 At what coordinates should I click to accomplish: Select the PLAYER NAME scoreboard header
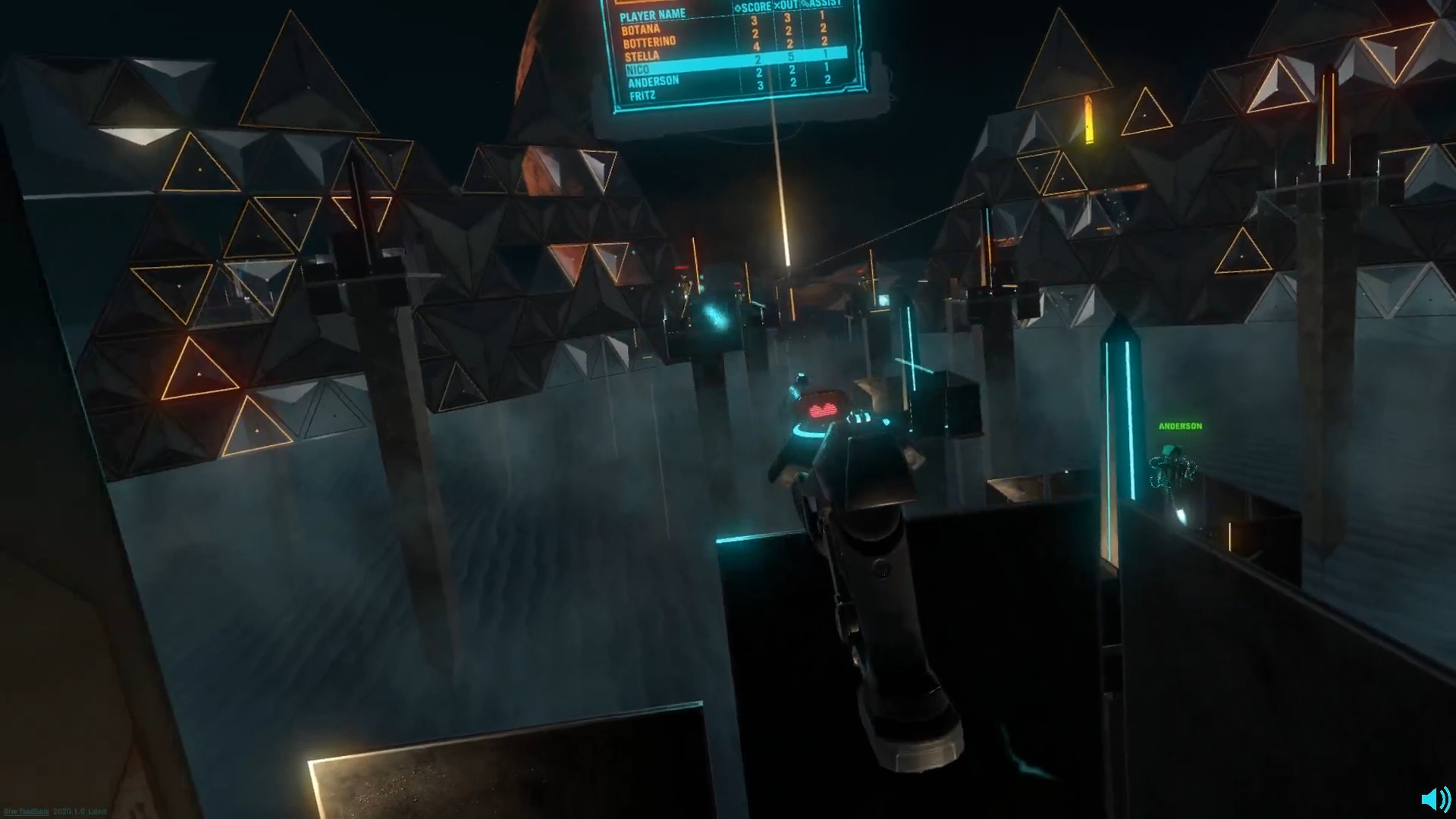tap(654, 14)
